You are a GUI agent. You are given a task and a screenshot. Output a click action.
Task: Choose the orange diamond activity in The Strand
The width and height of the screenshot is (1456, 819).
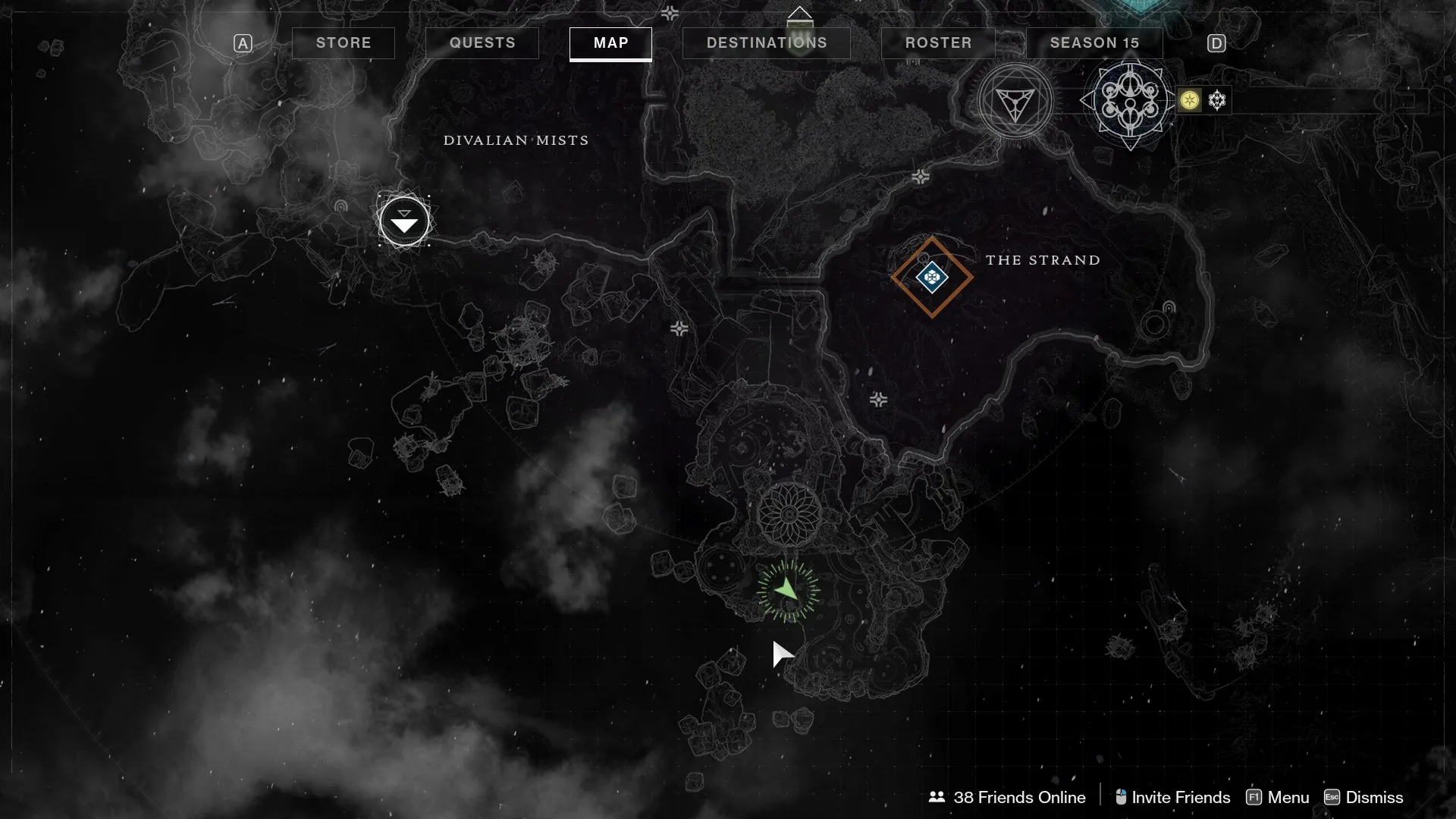(x=932, y=278)
